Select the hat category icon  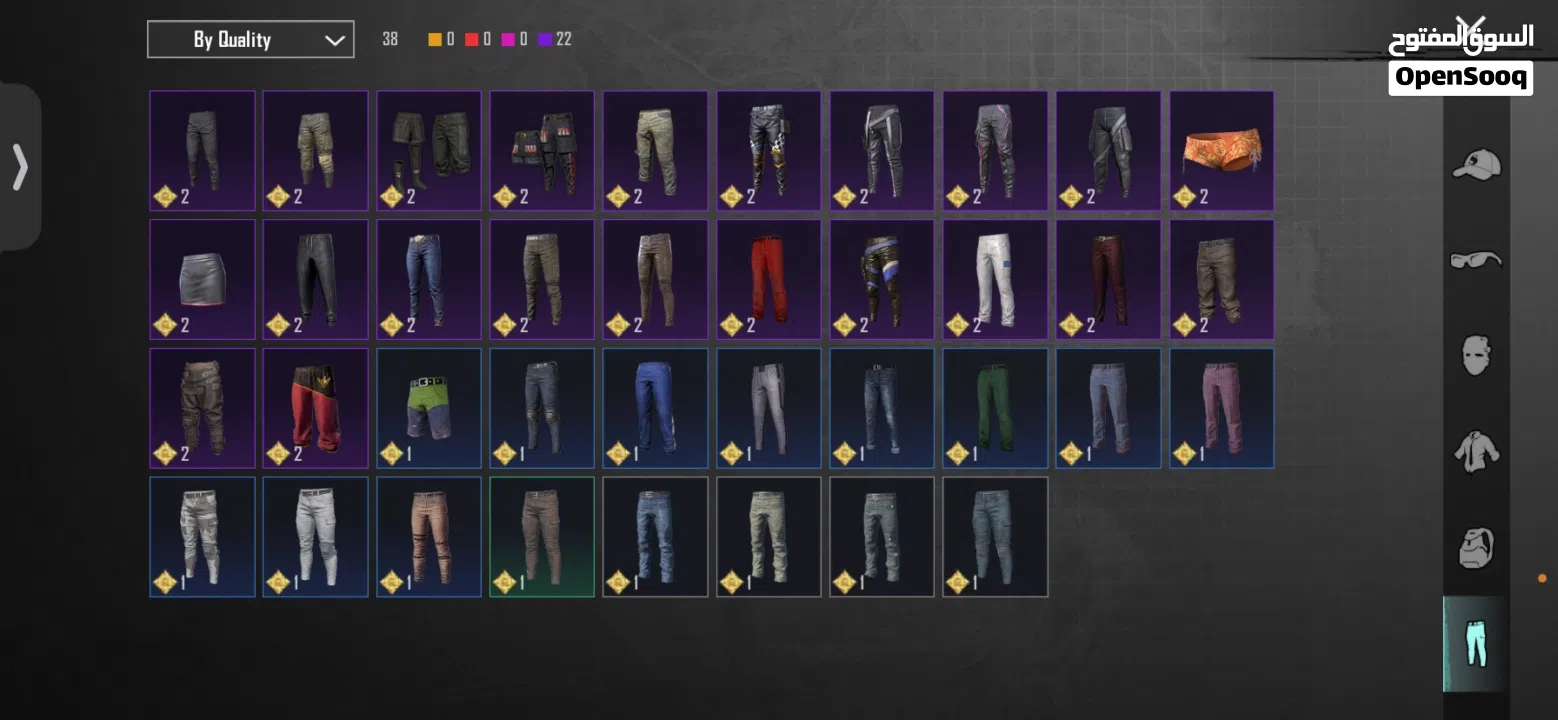(1476, 165)
